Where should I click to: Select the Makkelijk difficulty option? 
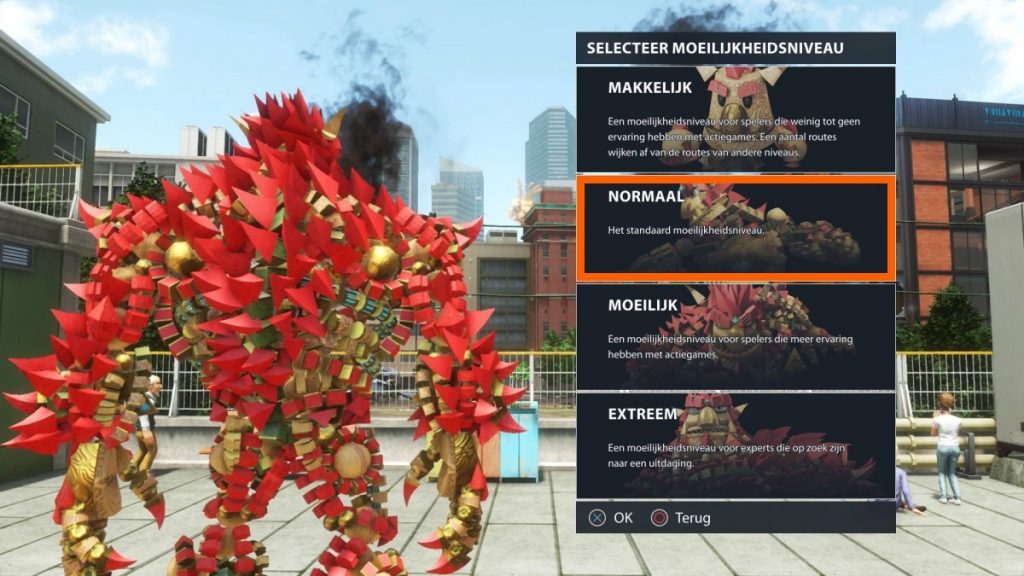click(x=735, y=119)
